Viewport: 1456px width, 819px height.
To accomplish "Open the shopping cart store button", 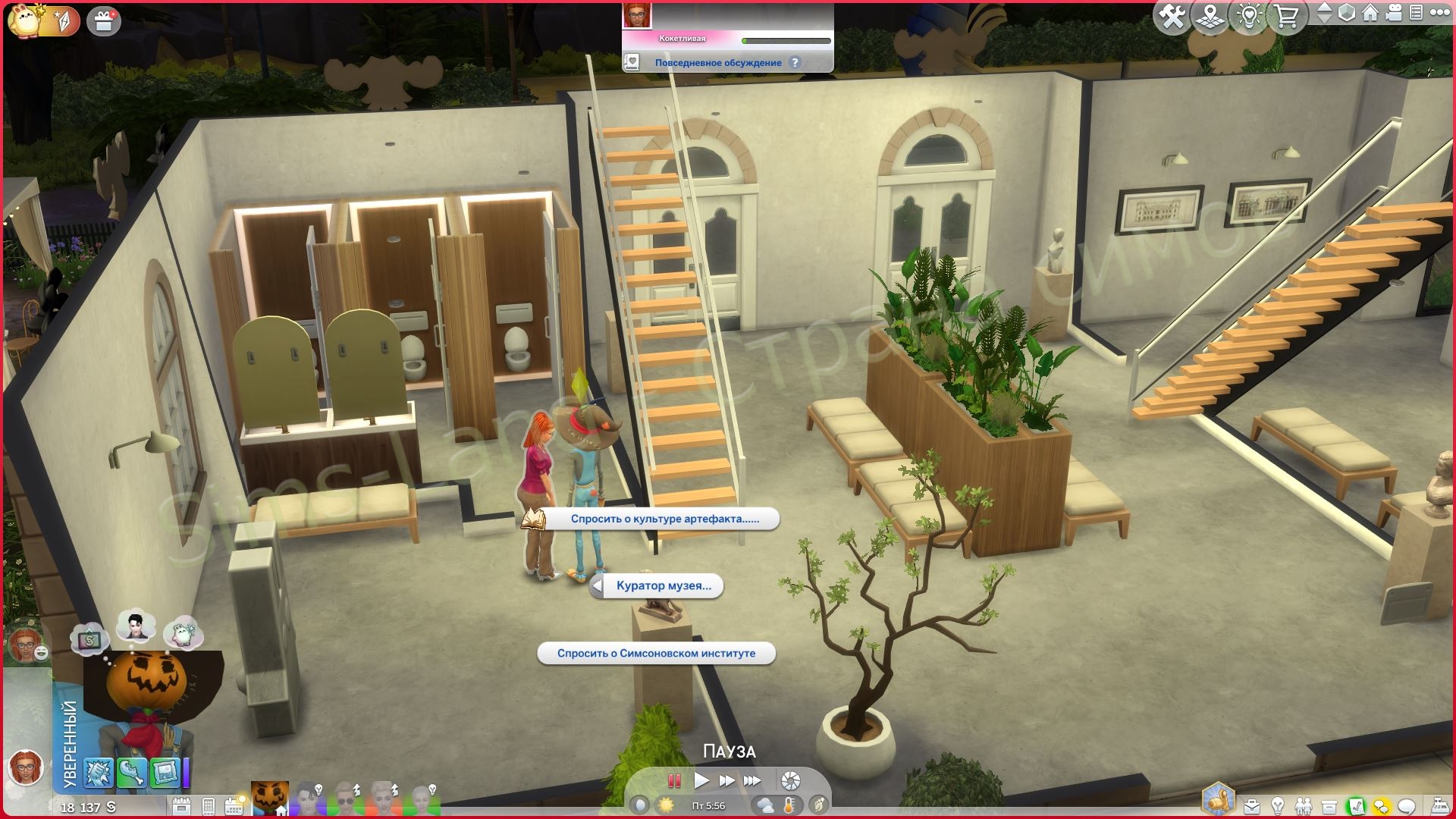I will (x=1286, y=17).
